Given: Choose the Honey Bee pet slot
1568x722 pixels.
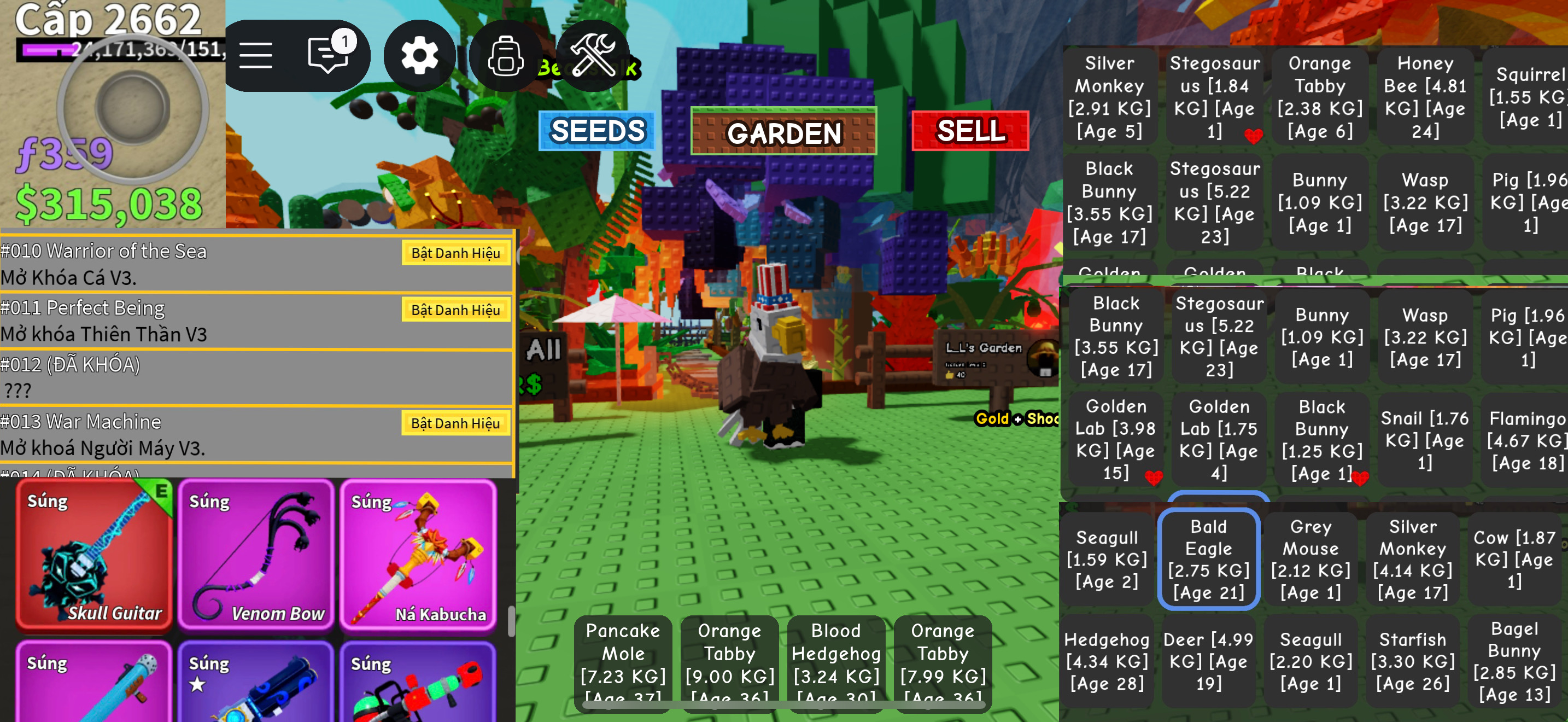Looking at the screenshot, I should (1425, 97).
